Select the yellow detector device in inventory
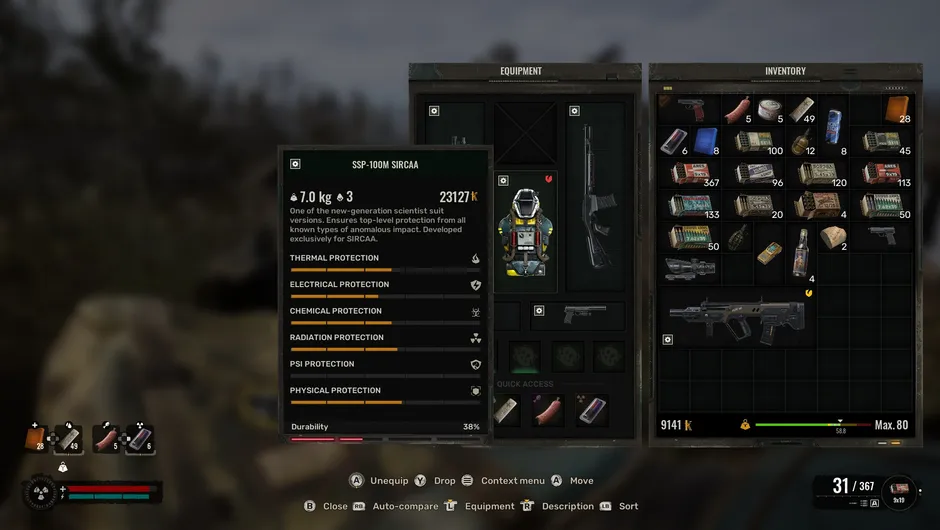The image size is (940, 530). coord(769,250)
